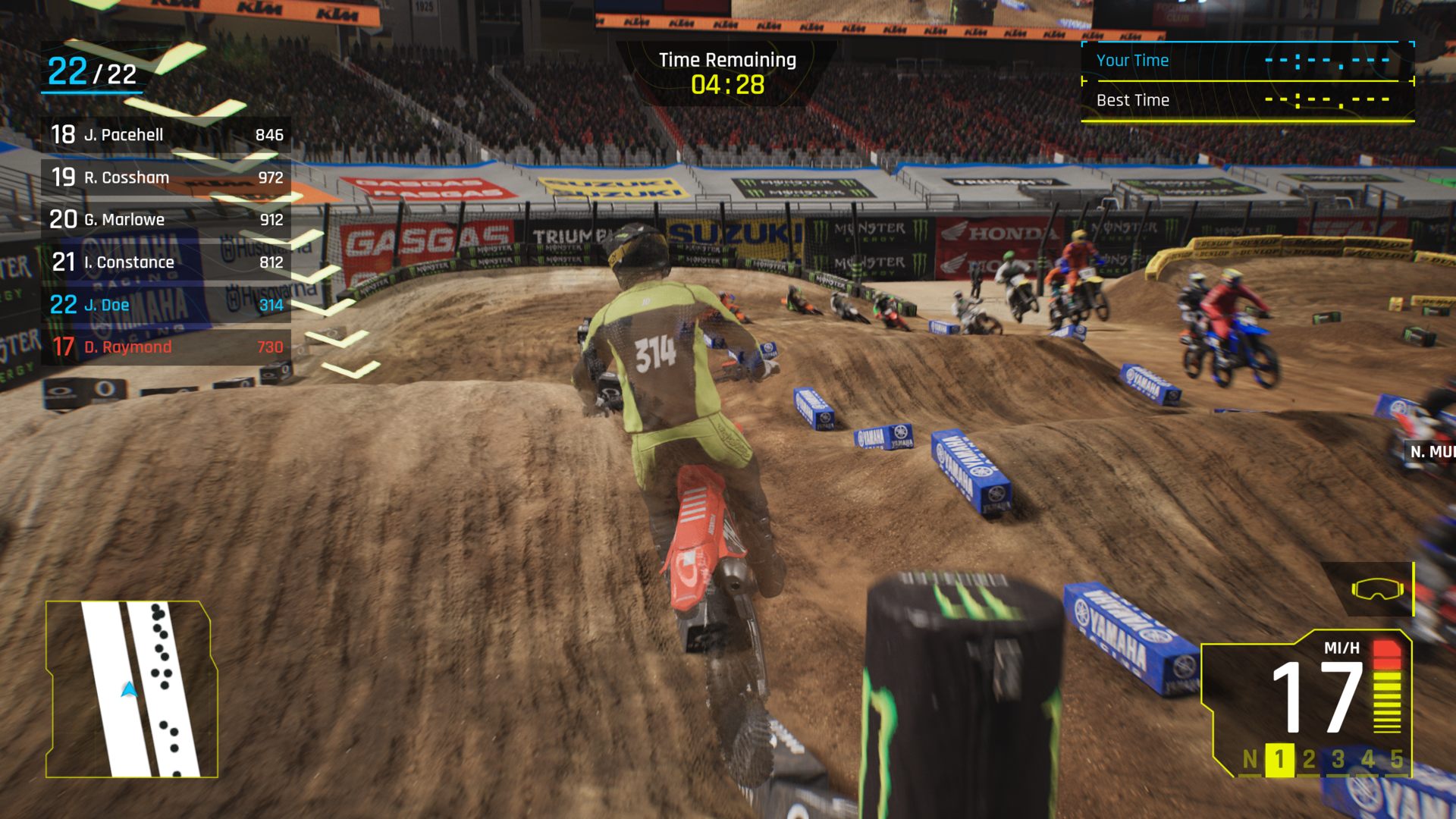This screenshot has height=819, width=1456.
Task: Highlight J. Doe's leaderboard row
Action: coord(166,305)
